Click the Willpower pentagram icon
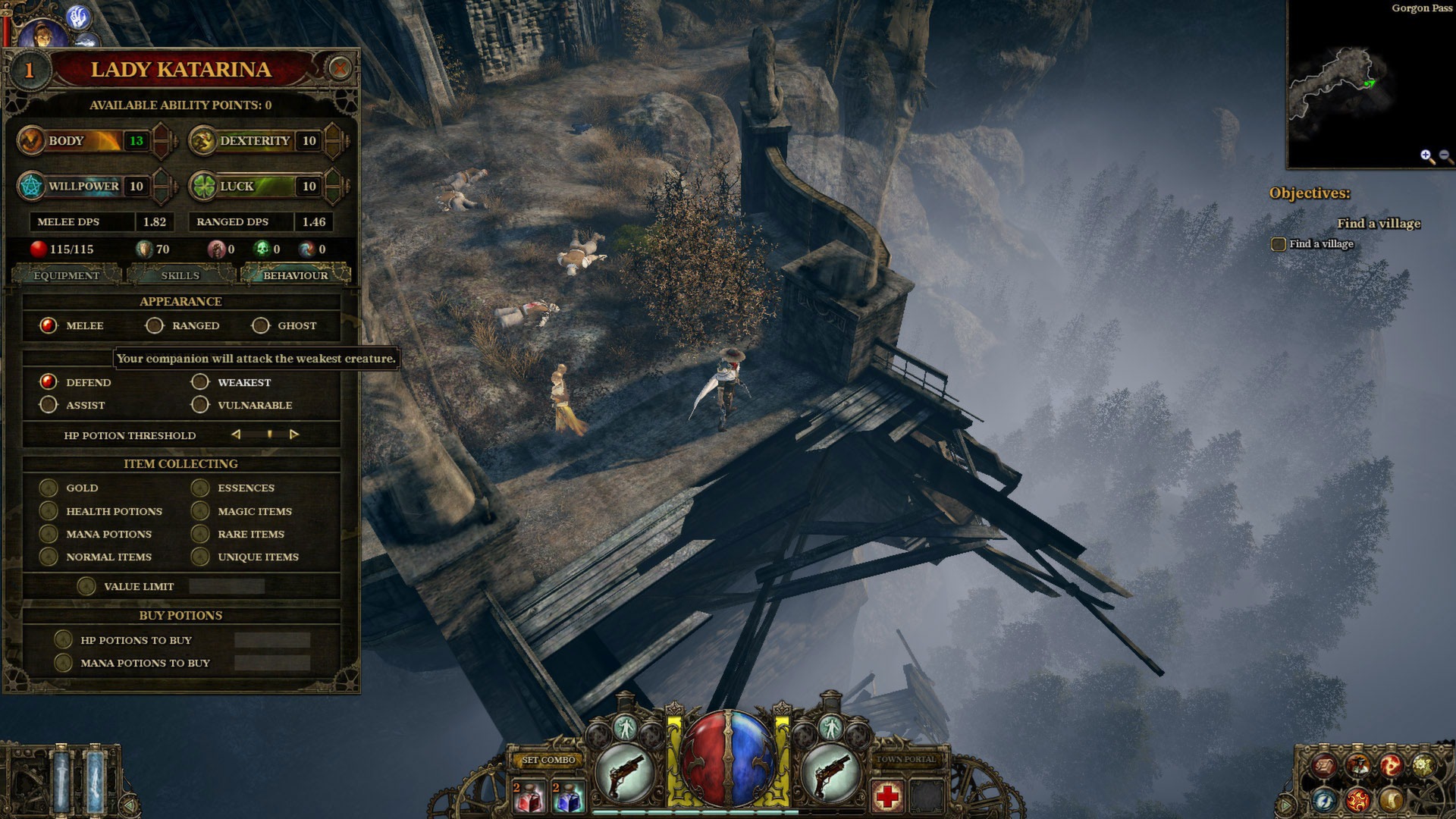1456x819 pixels. tap(30, 187)
